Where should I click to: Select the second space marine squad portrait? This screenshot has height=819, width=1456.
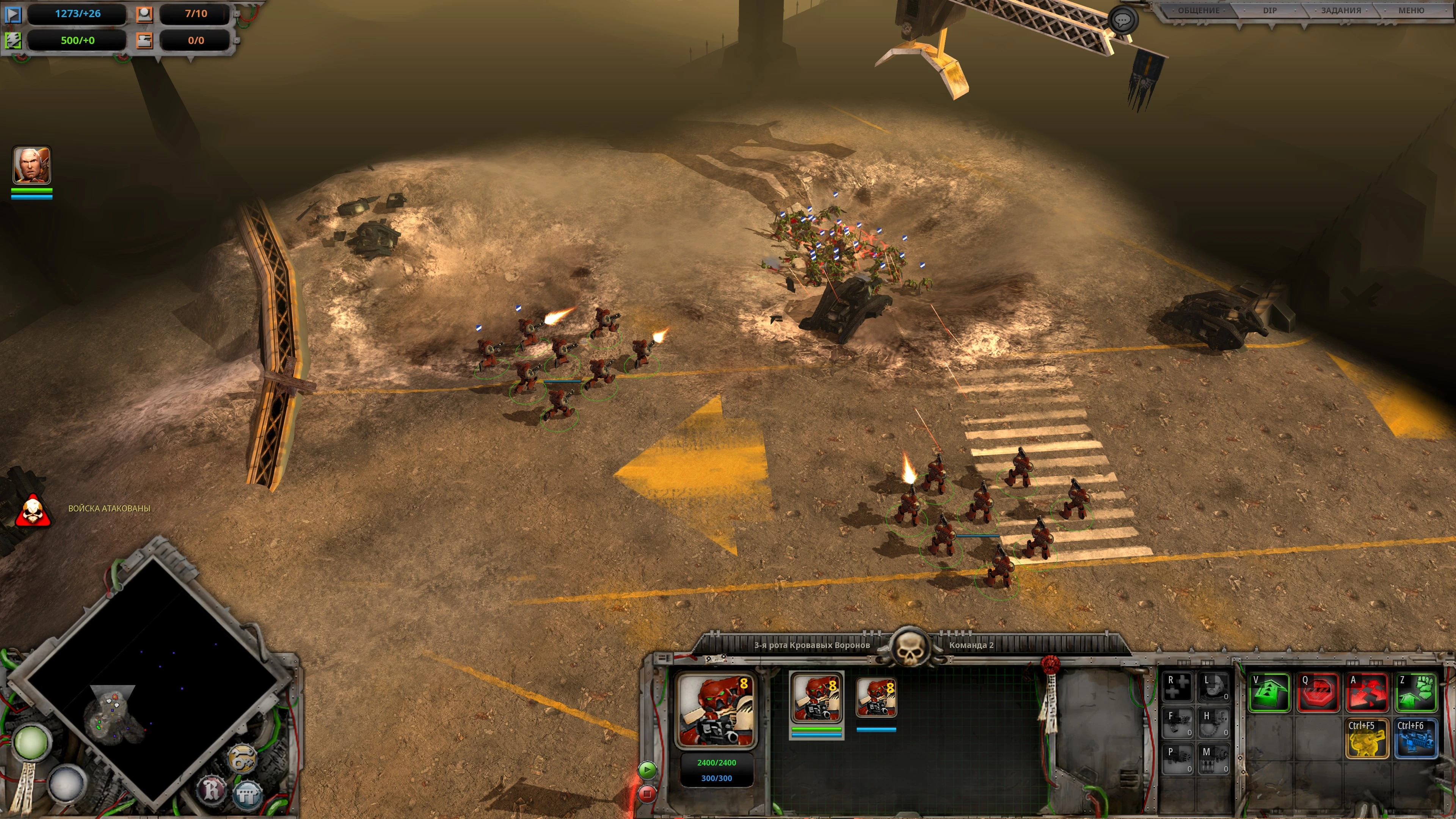876,698
